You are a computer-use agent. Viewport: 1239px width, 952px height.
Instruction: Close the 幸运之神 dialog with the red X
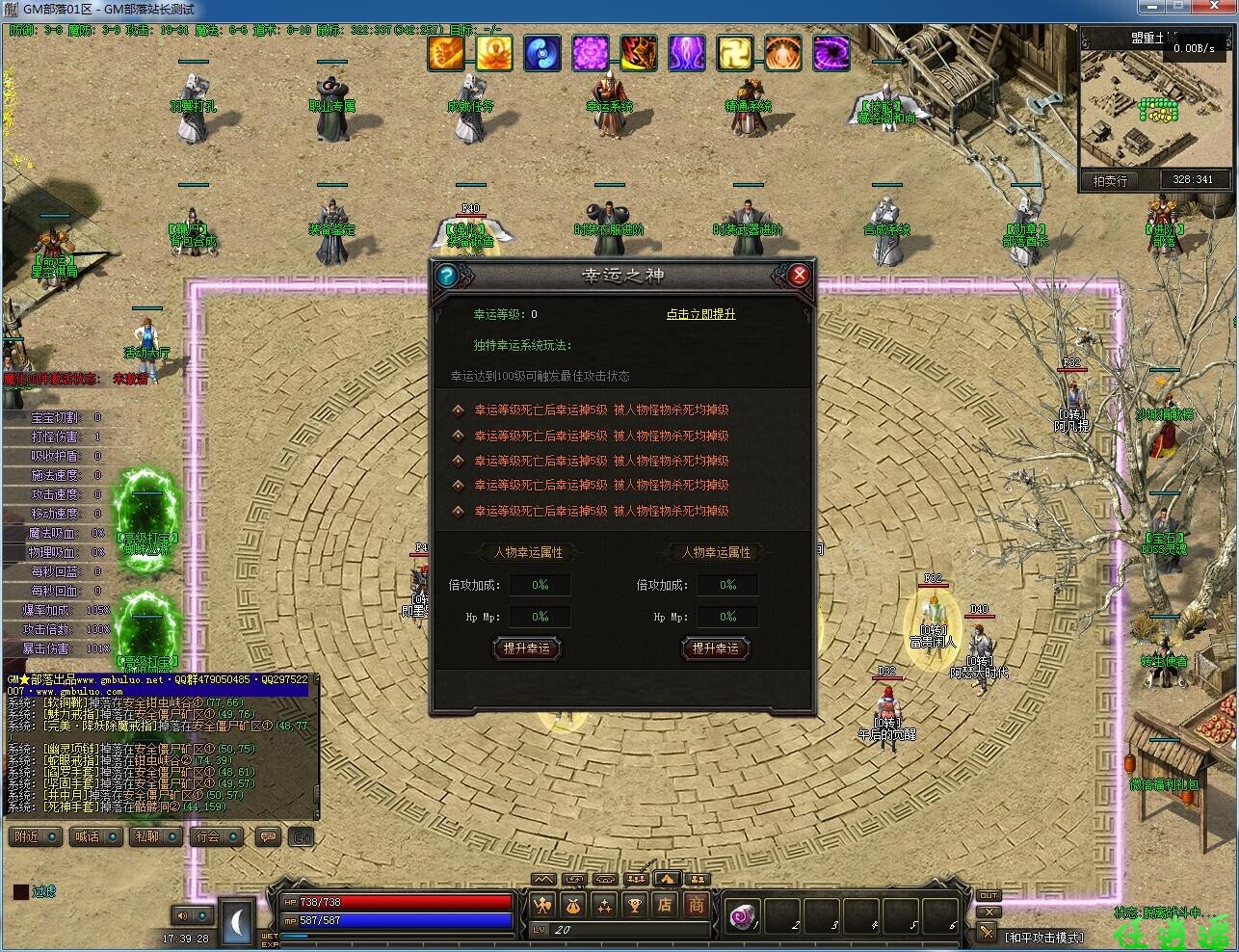(799, 276)
